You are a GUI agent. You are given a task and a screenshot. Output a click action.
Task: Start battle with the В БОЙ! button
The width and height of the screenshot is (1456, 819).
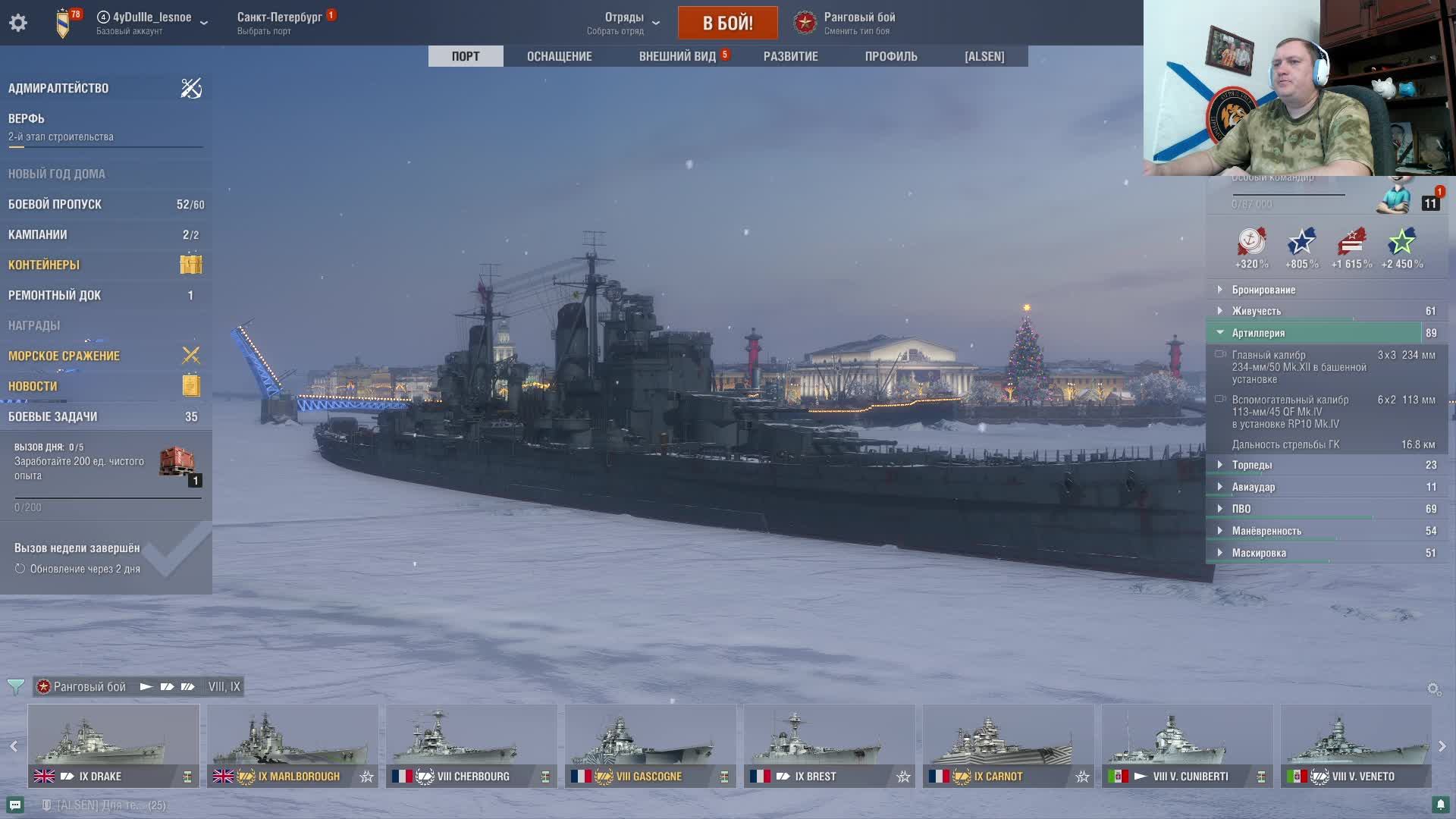click(x=727, y=23)
